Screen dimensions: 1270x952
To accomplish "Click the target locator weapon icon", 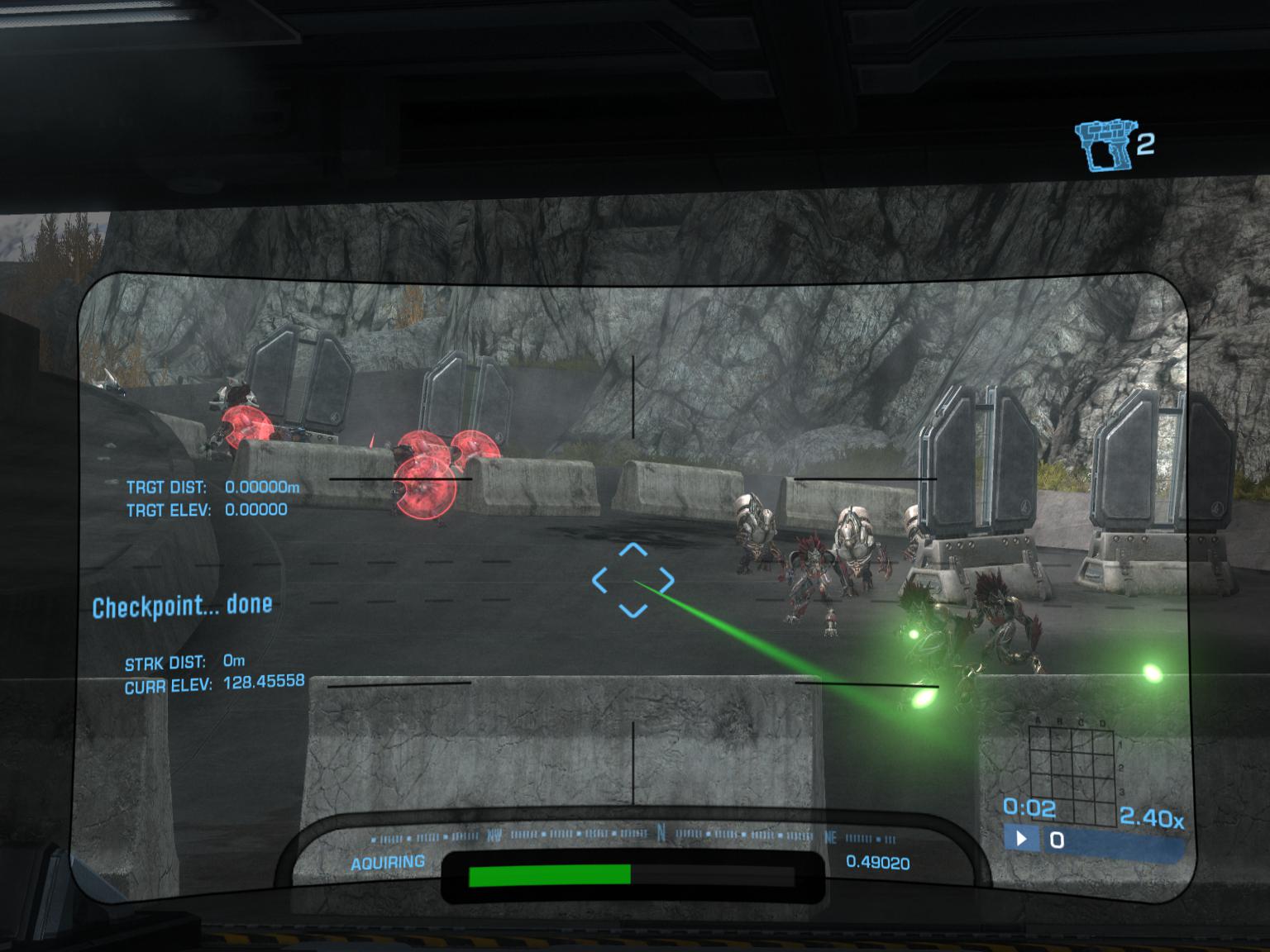I will coord(1103,146).
